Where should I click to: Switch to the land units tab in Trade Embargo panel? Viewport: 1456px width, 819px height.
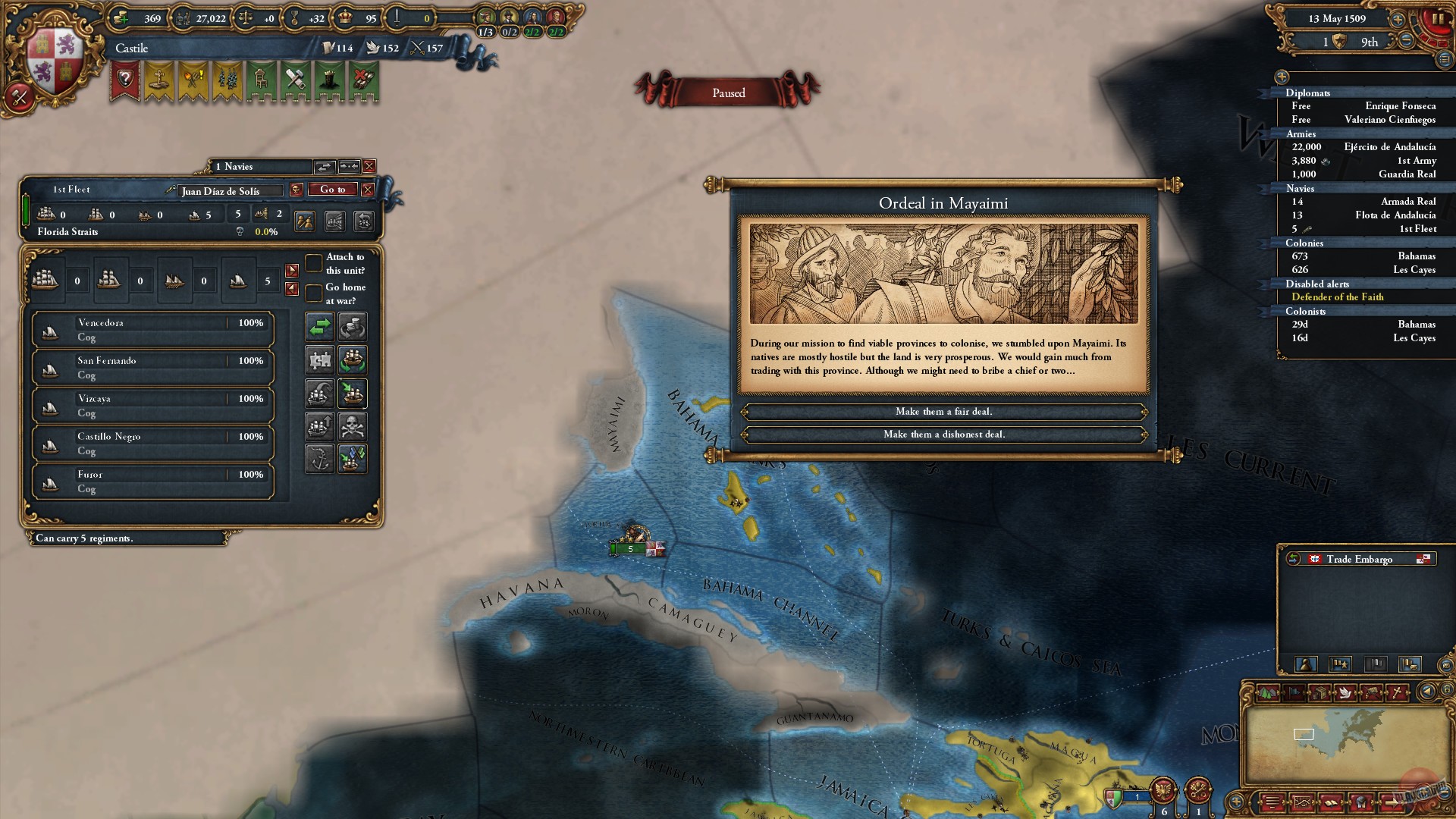coord(1305,665)
